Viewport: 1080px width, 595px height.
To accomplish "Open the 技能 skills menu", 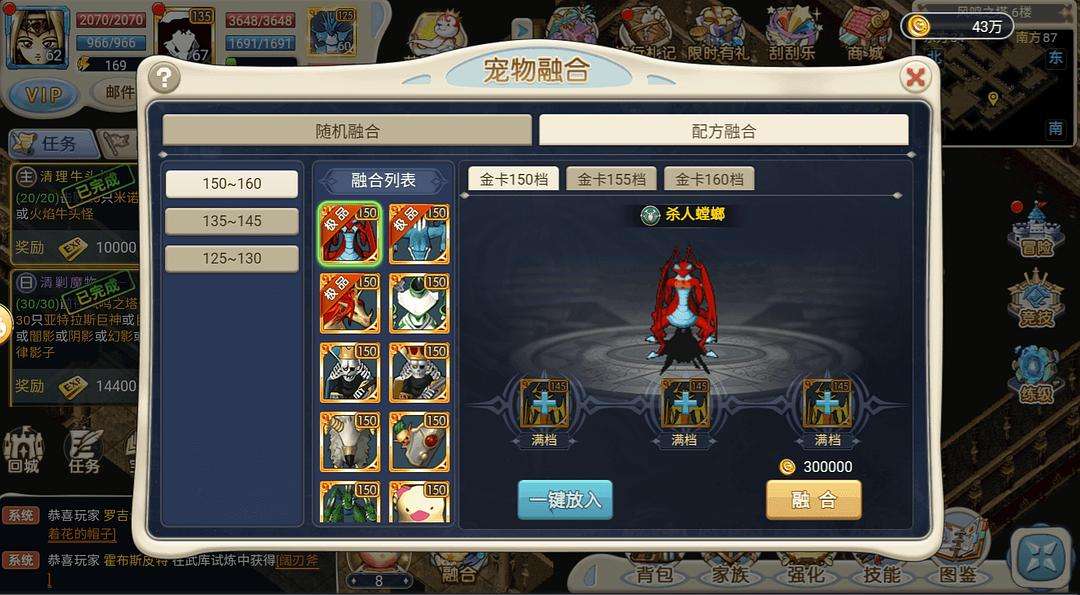I will coord(880,573).
